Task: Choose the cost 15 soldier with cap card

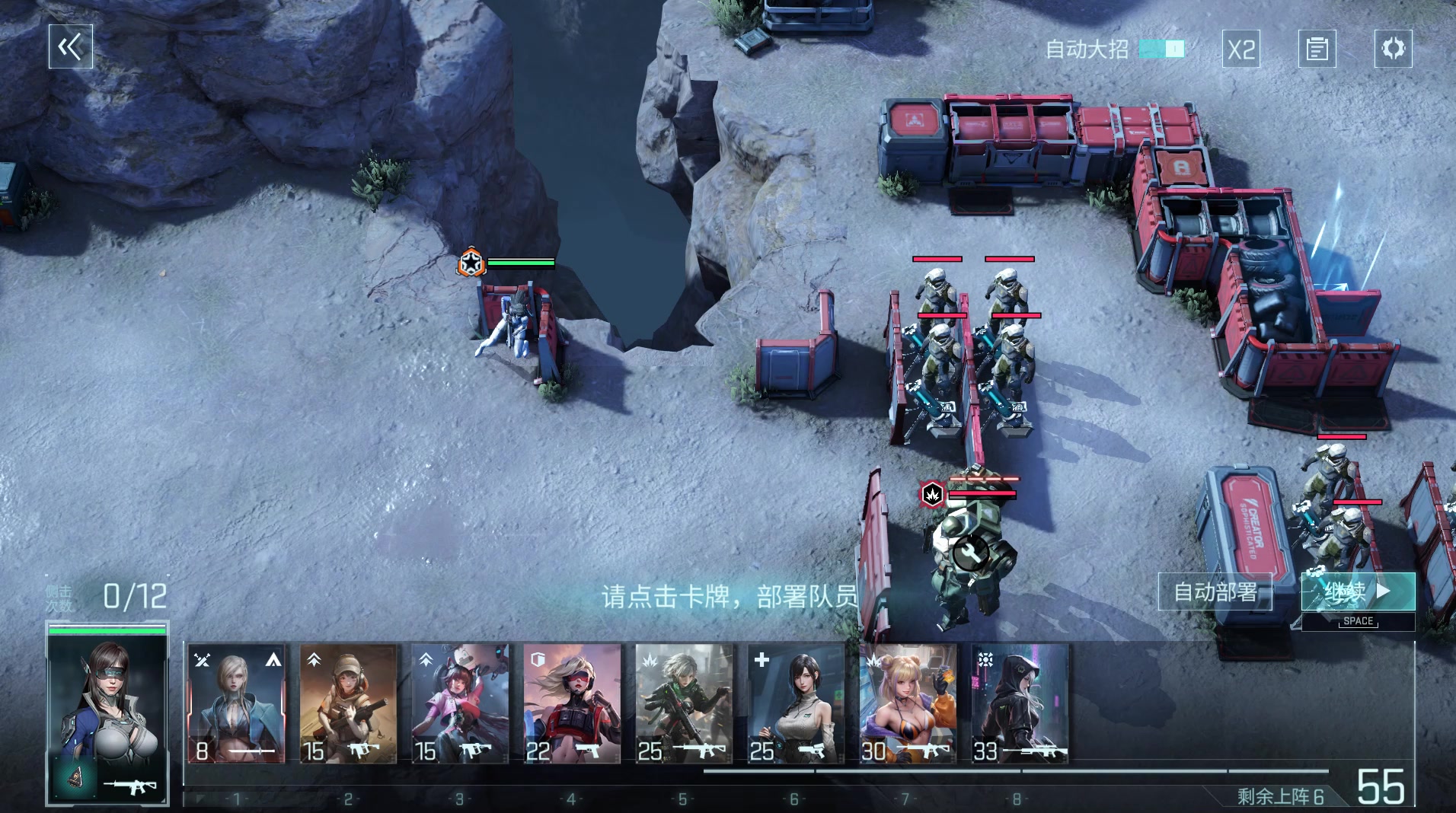Action: click(x=348, y=703)
